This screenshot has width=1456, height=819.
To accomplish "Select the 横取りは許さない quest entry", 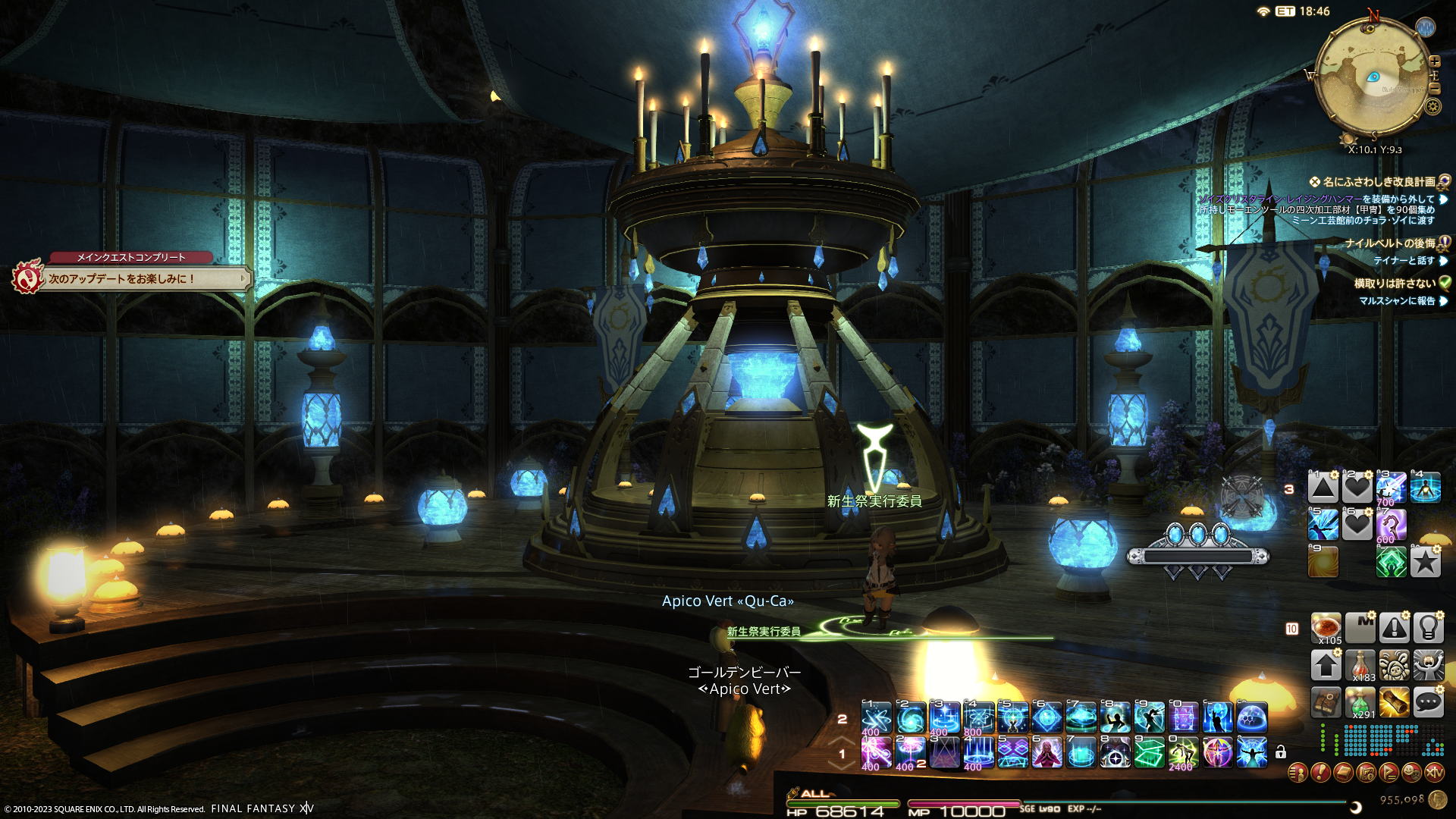I will (x=1395, y=284).
